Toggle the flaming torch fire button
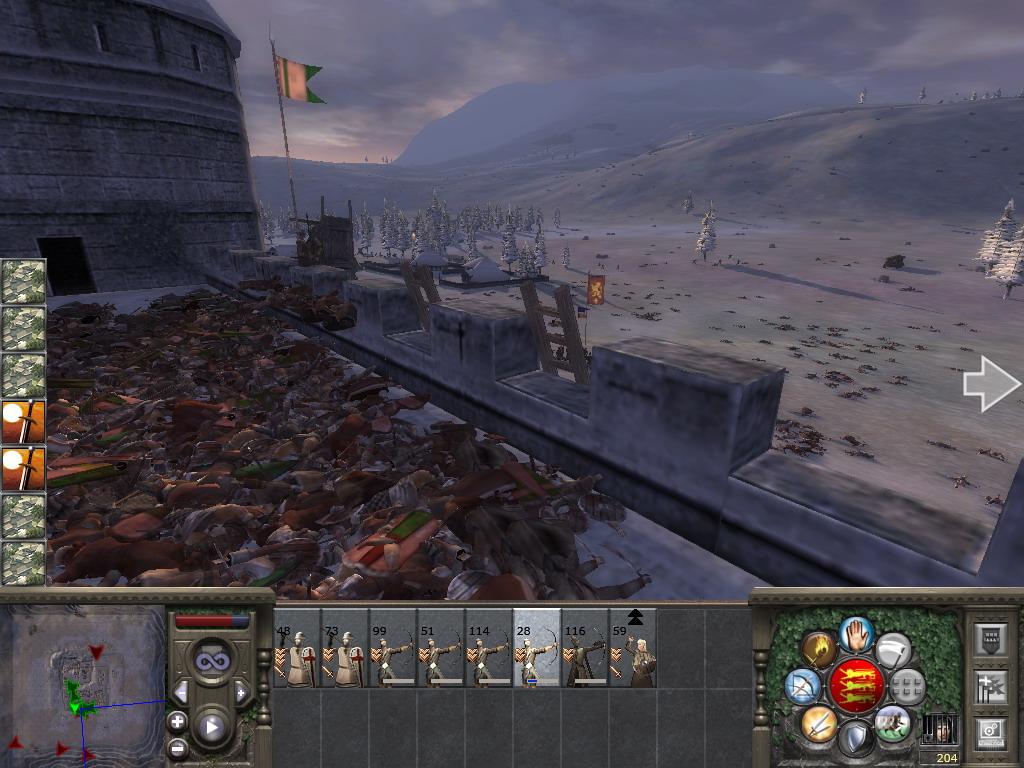Image resolution: width=1024 pixels, height=768 pixels. point(819,650)
